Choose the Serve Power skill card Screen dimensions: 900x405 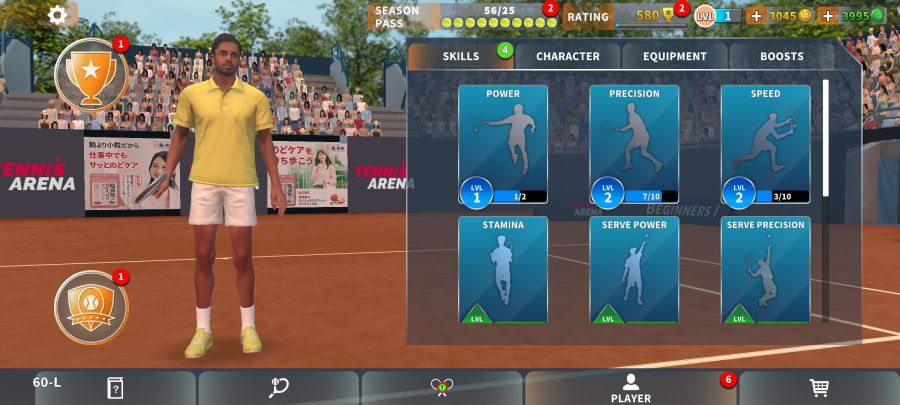(634, 270)
